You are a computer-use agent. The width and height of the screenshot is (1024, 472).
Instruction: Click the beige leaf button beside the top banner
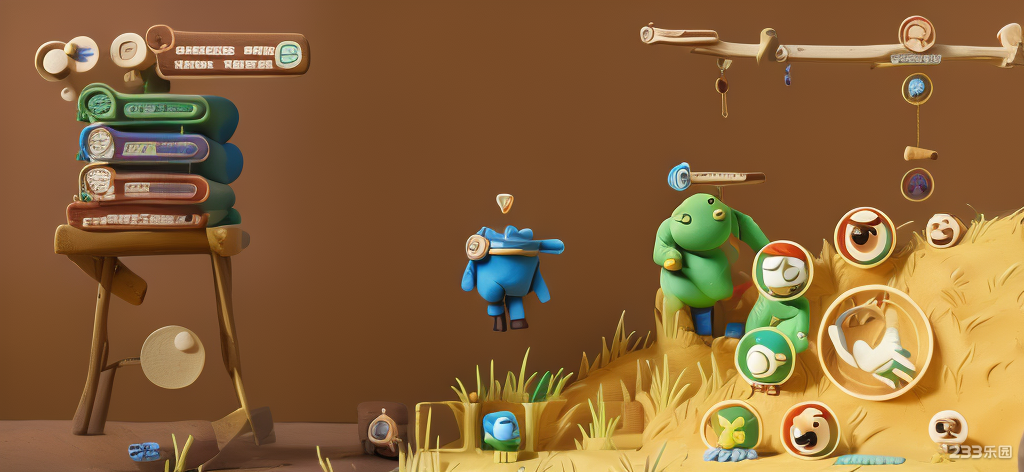click(x=129, y=50)
